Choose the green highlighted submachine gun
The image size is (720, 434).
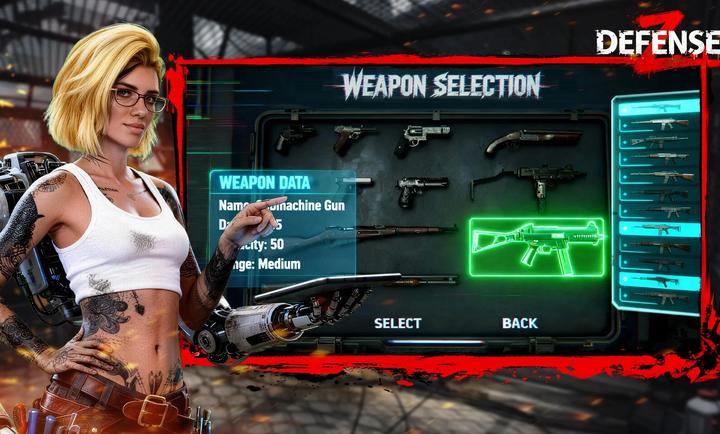click(537, 246)
